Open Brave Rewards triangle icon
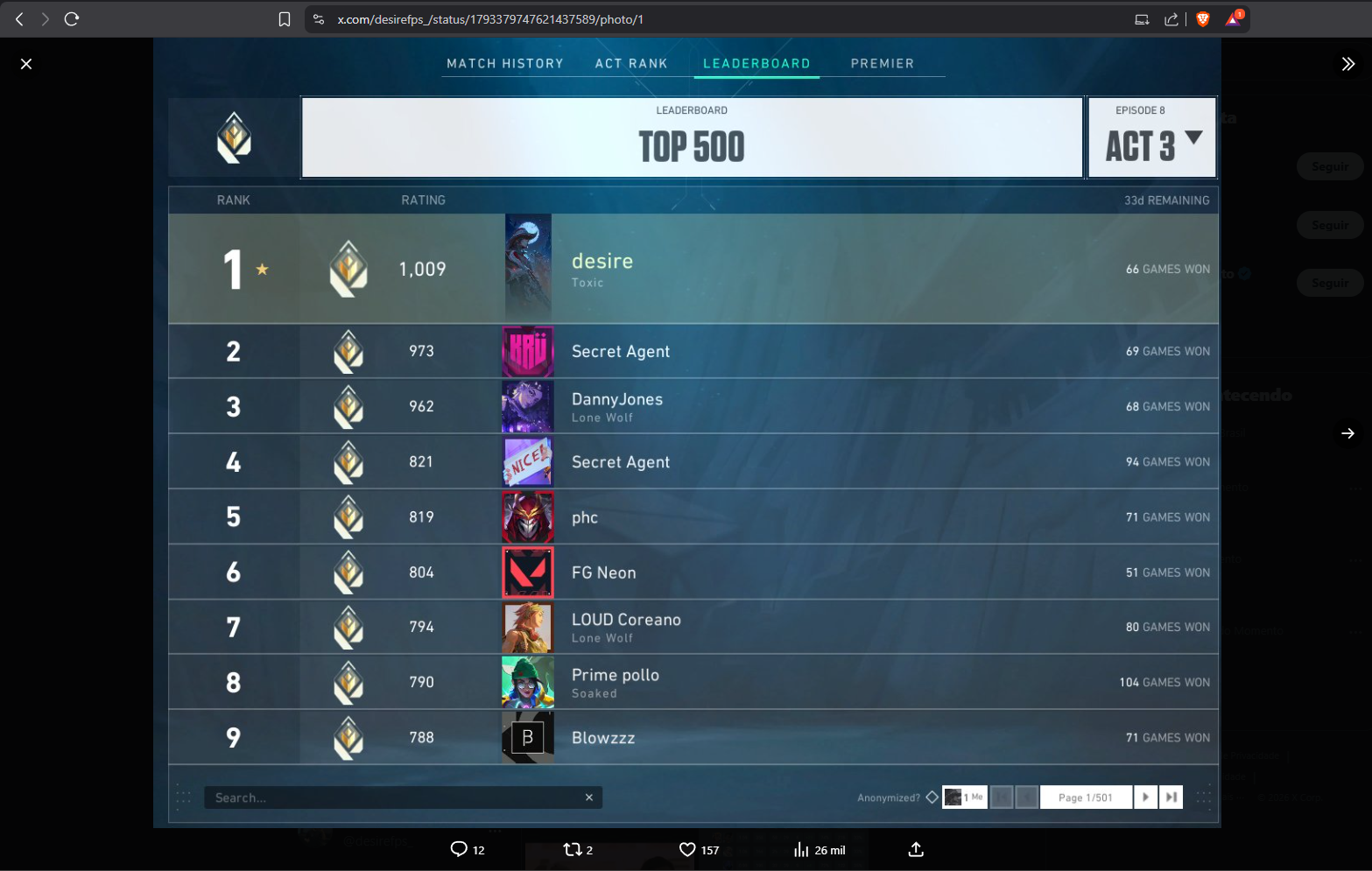 click(1232, 18)
